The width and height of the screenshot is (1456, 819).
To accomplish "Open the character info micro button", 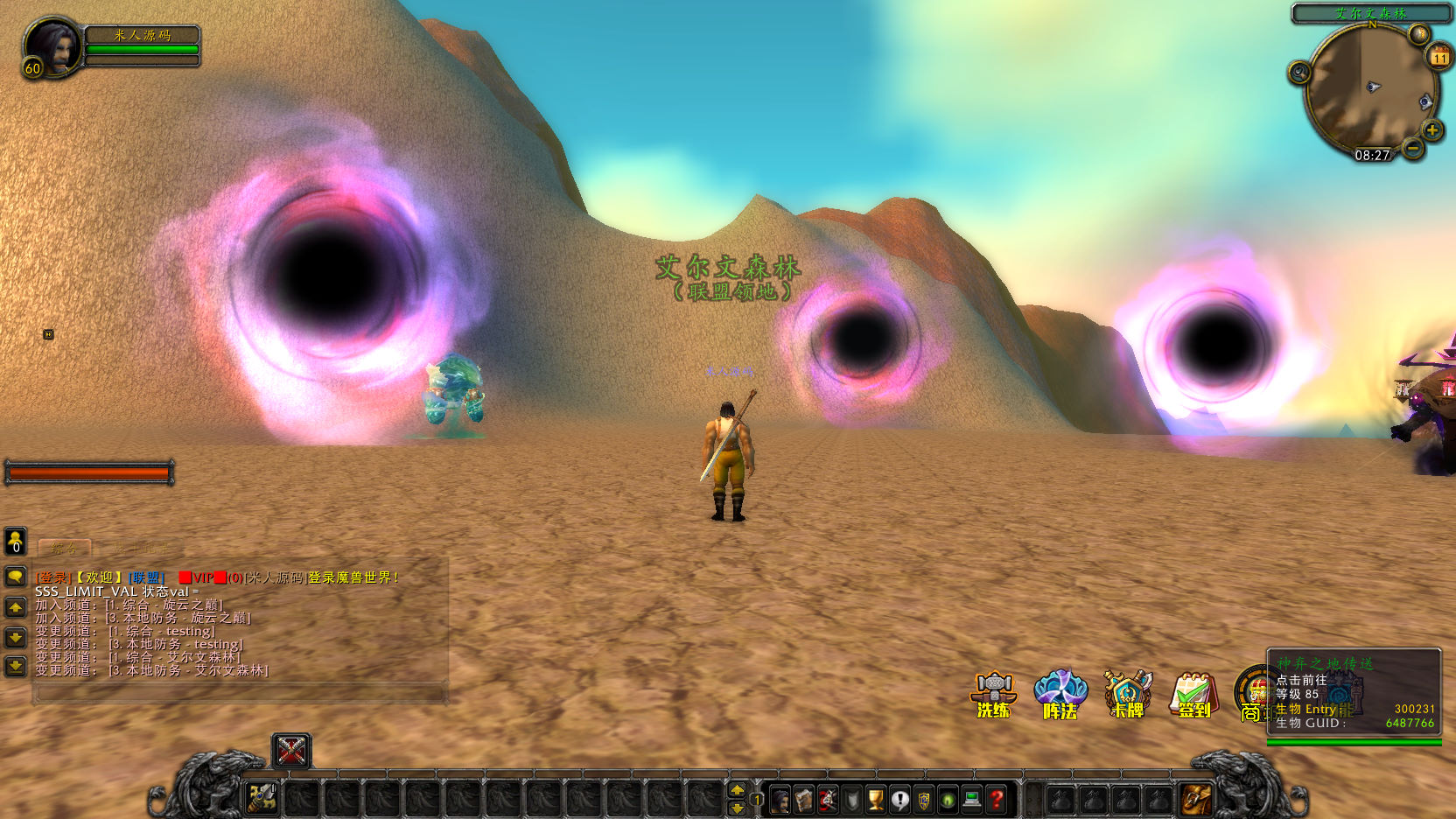I will 780,799.
